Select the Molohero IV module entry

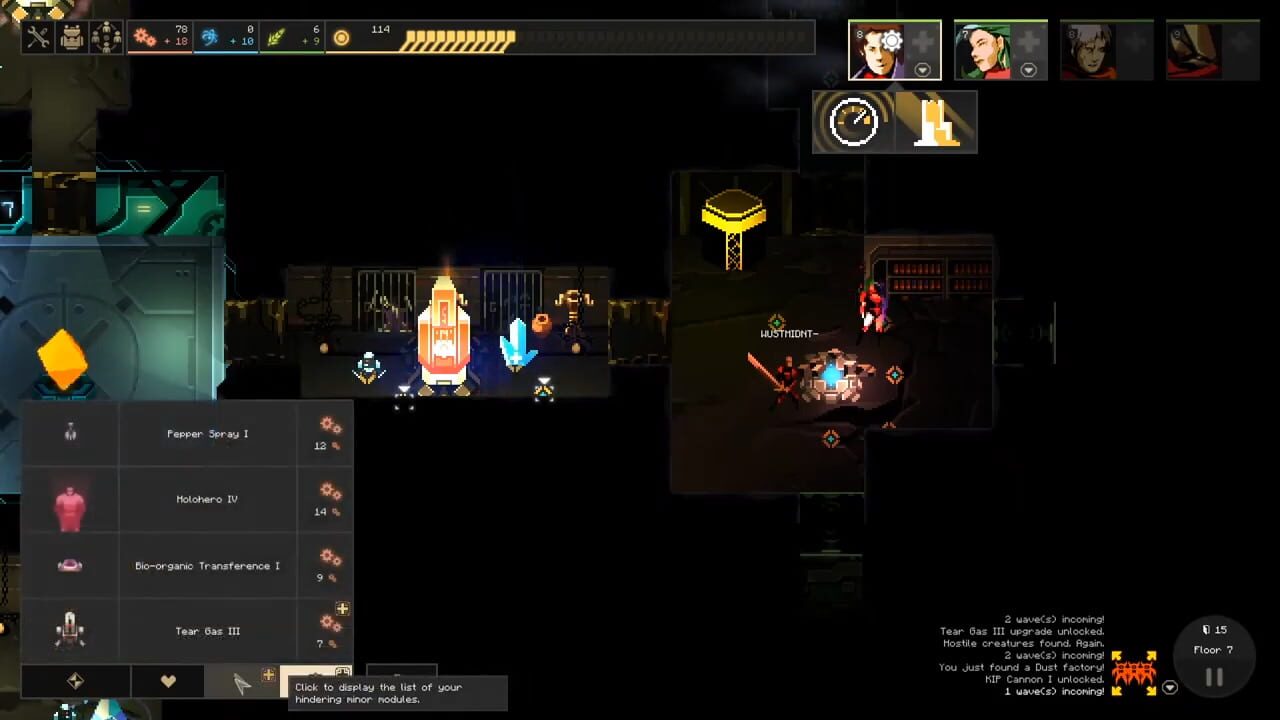click(207, 499)
